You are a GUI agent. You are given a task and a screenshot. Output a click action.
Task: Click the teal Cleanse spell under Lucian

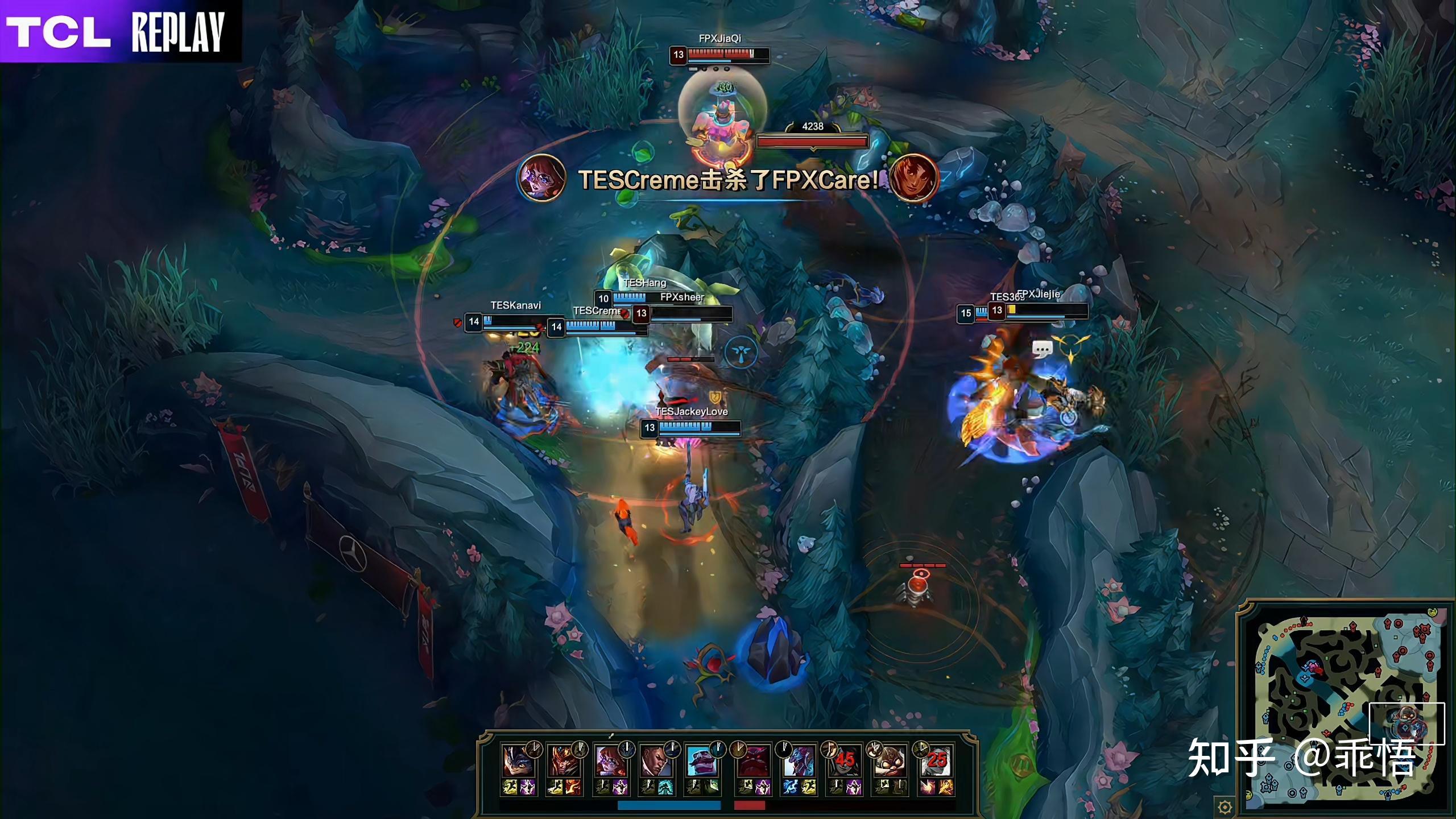665,787
